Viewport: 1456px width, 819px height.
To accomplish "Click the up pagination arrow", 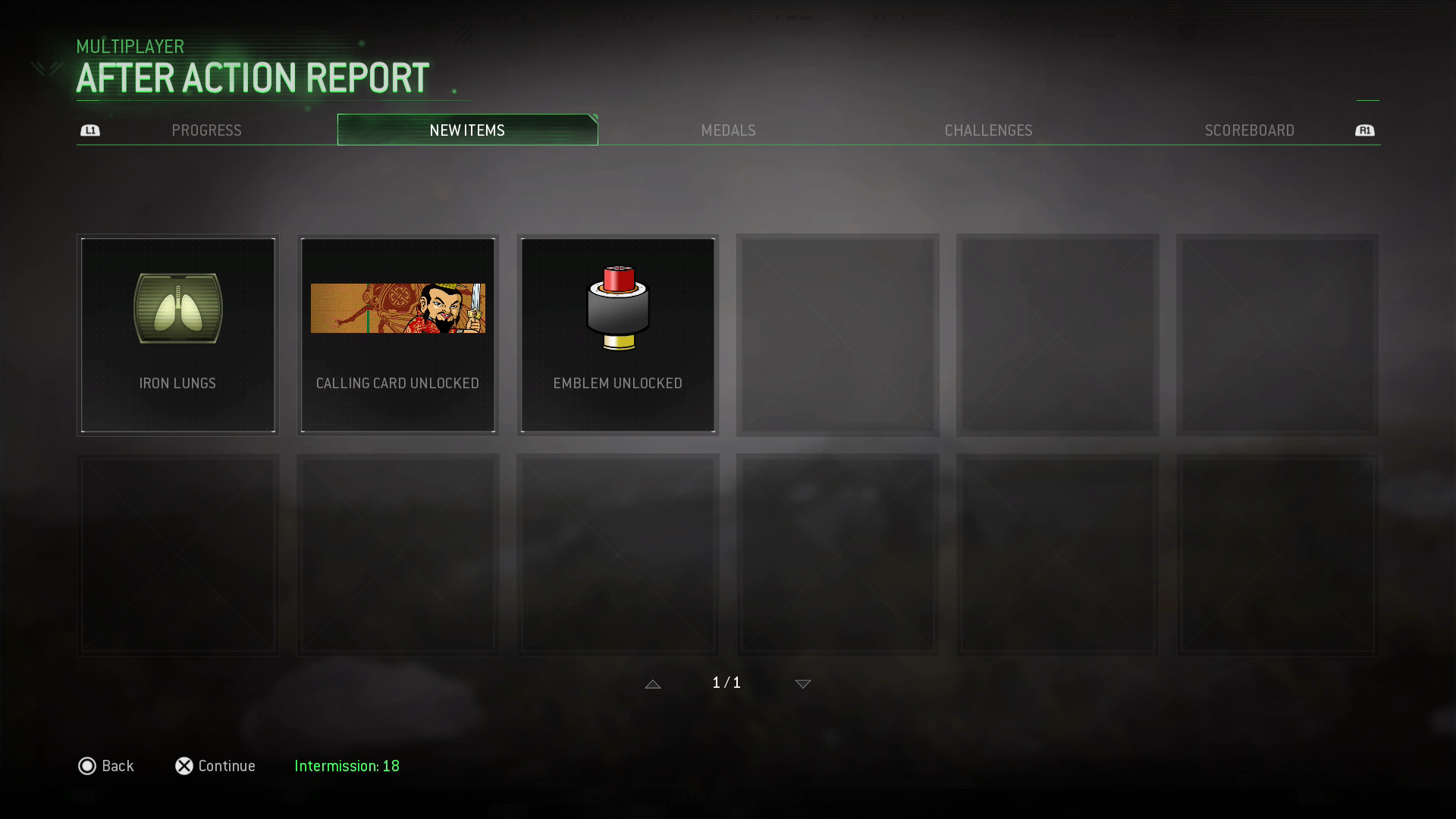I will point(653,683).
